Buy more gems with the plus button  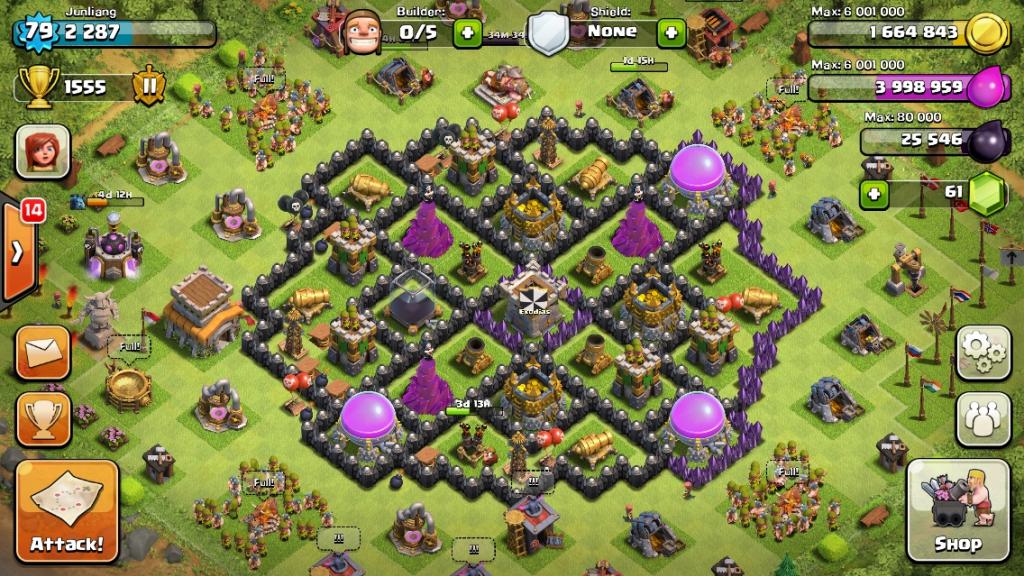pyautogui.click(x=874, y=192)
